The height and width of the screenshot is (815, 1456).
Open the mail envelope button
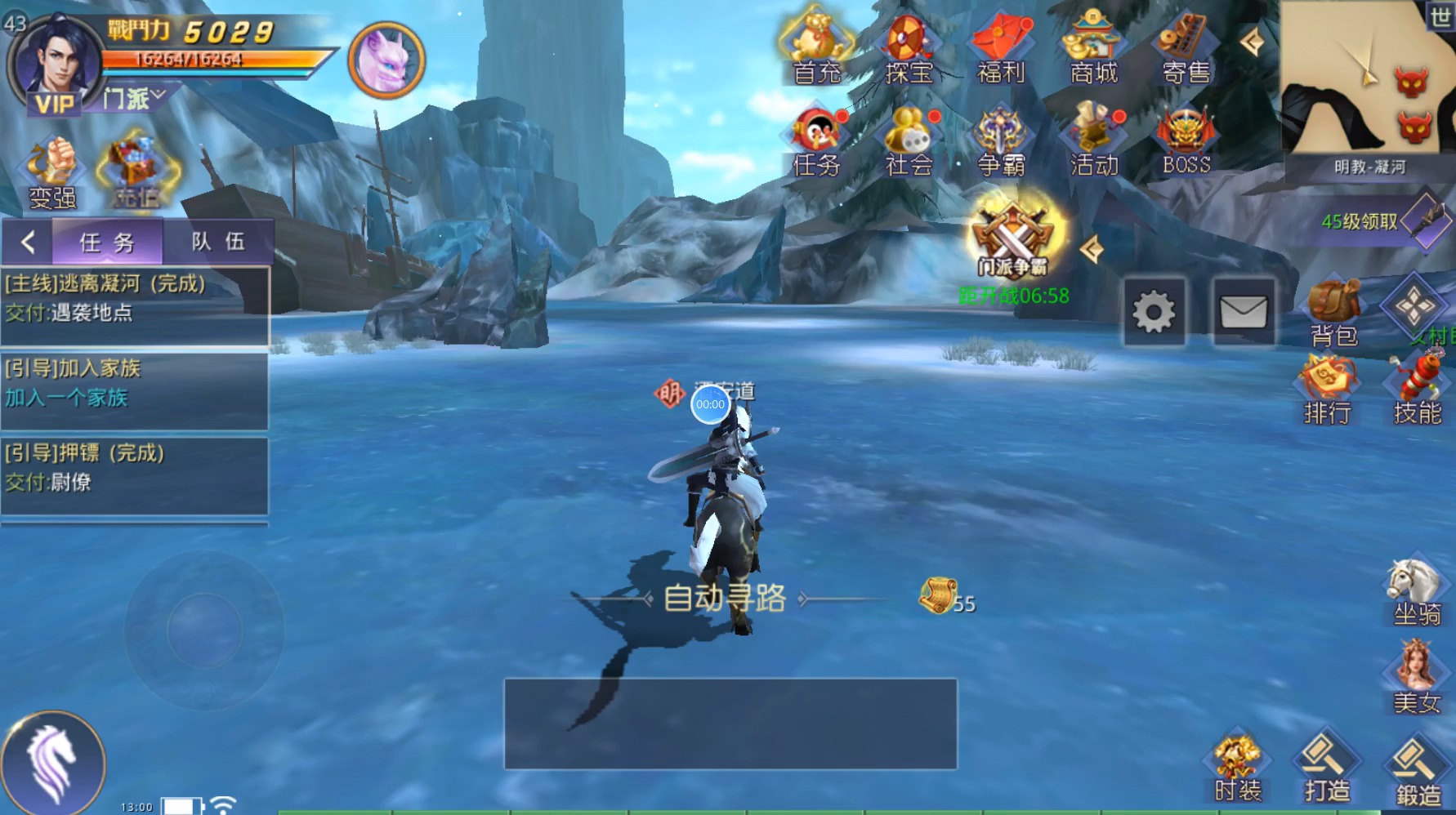click(1243, 312)
